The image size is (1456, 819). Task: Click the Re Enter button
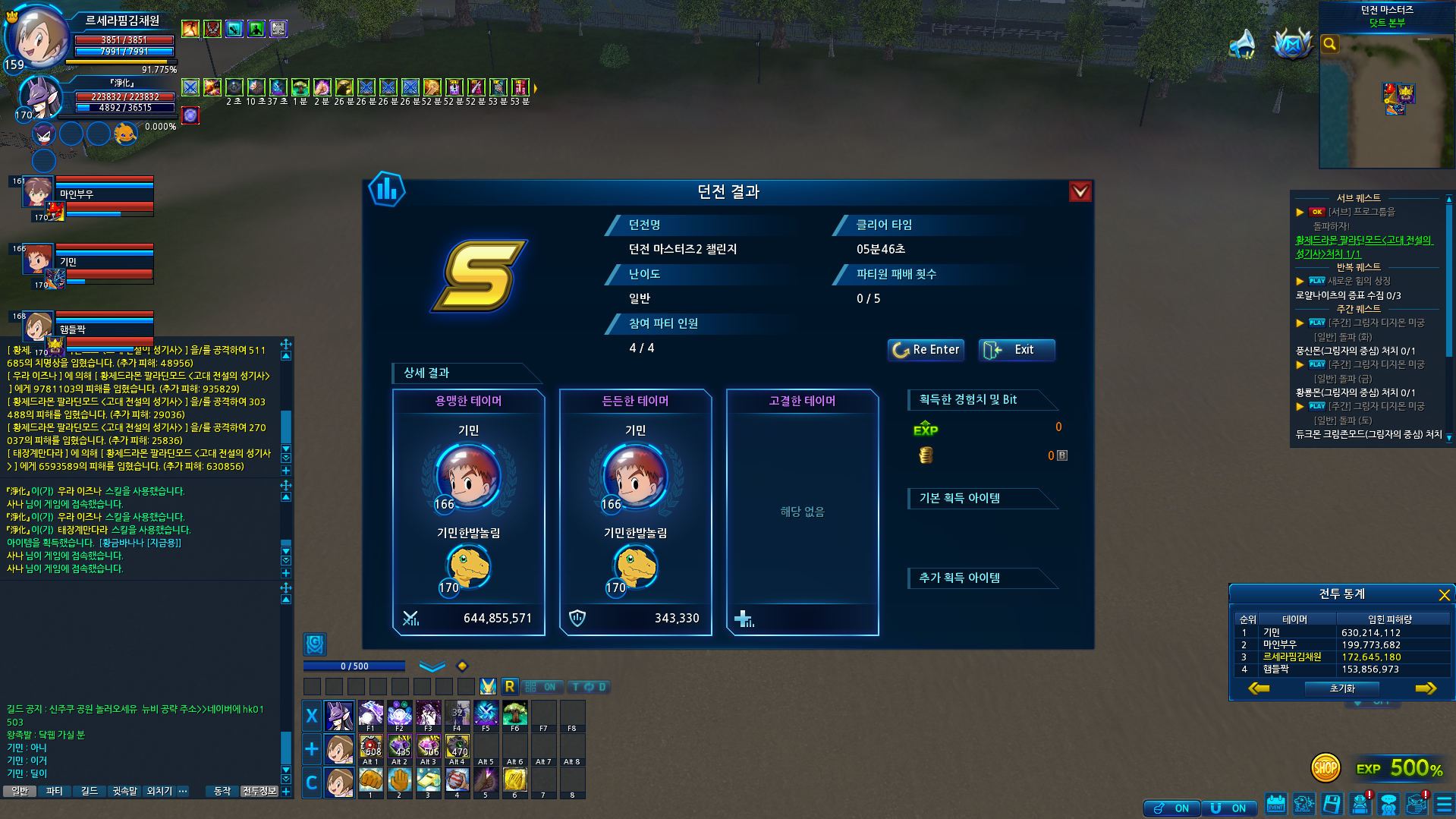926,349
